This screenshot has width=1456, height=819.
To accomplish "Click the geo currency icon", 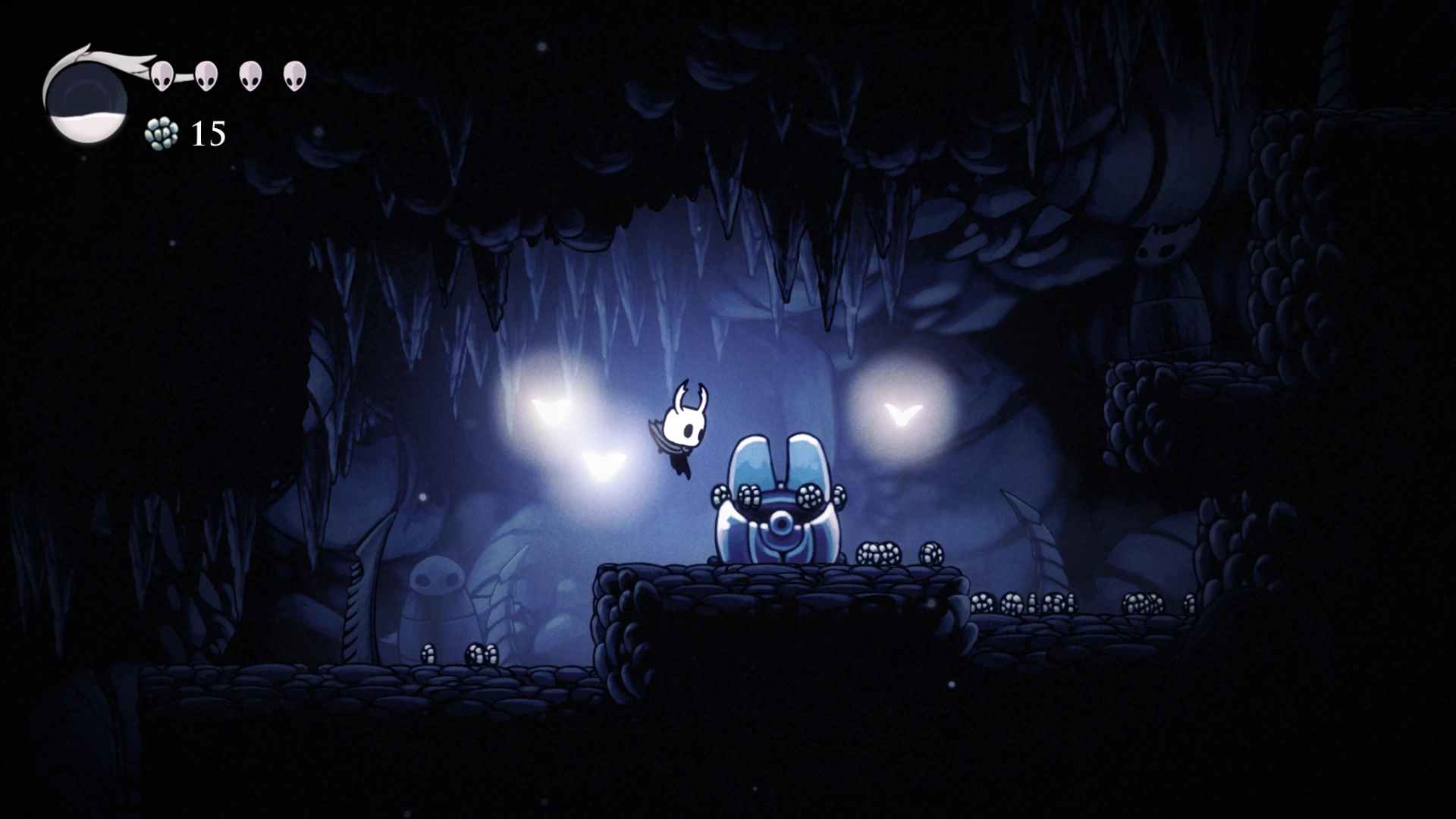I will (x=162, y=134).
